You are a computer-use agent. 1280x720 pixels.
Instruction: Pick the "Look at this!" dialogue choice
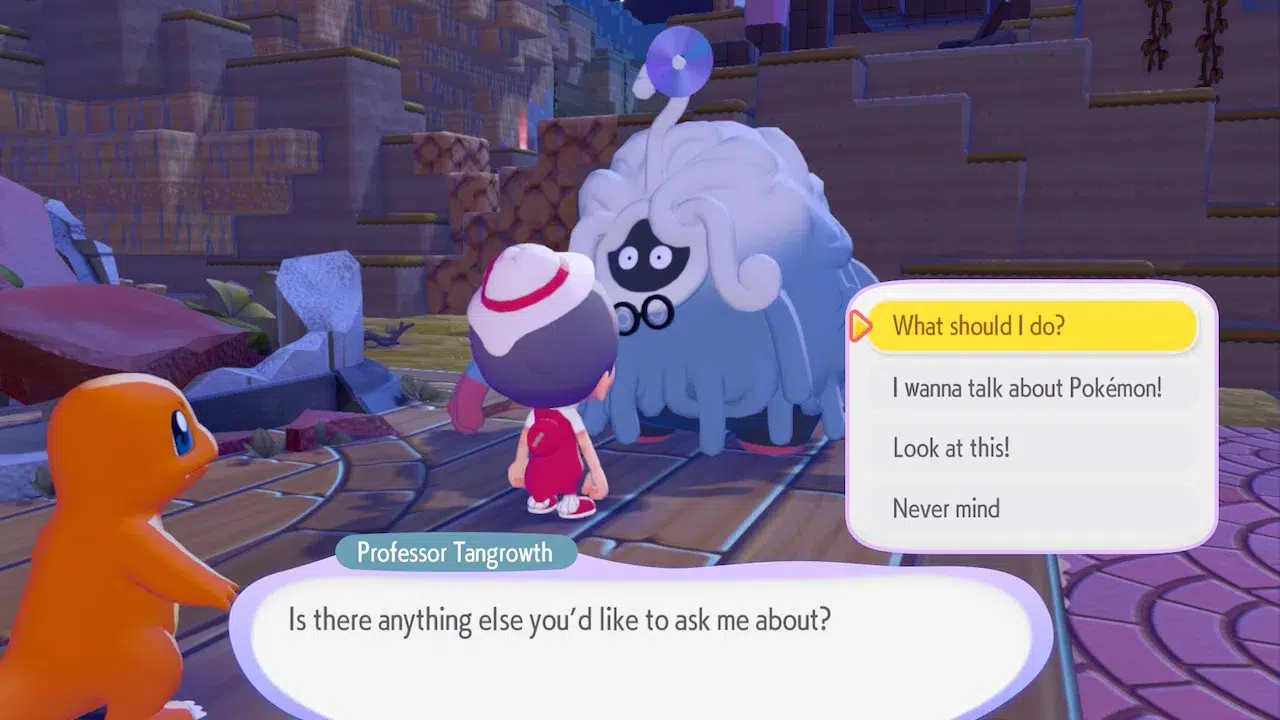[1031, 448]
